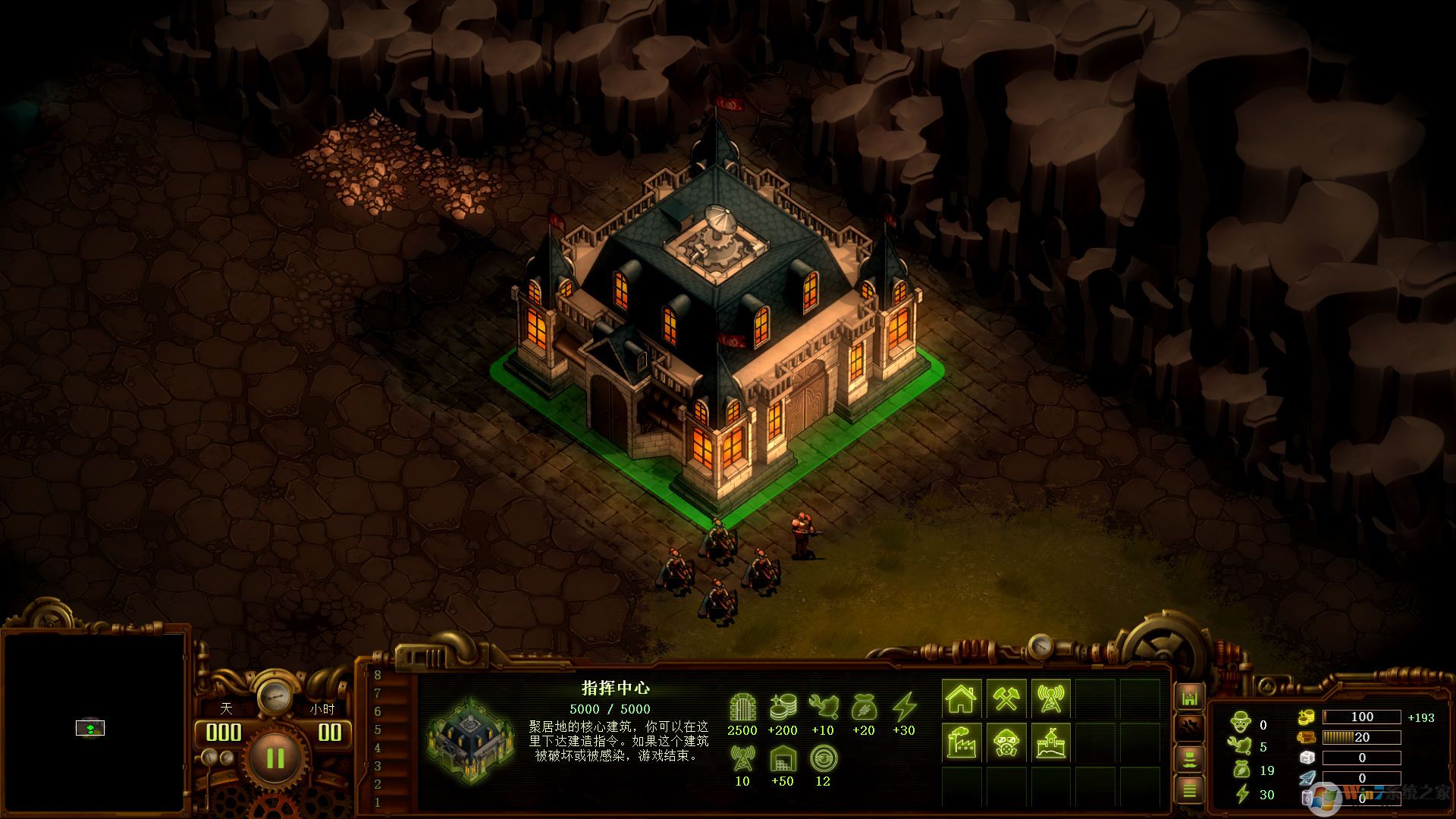The image size is (1456, 819).
Task: Open the colonist housing build category
Action: (x=962, y=698)
